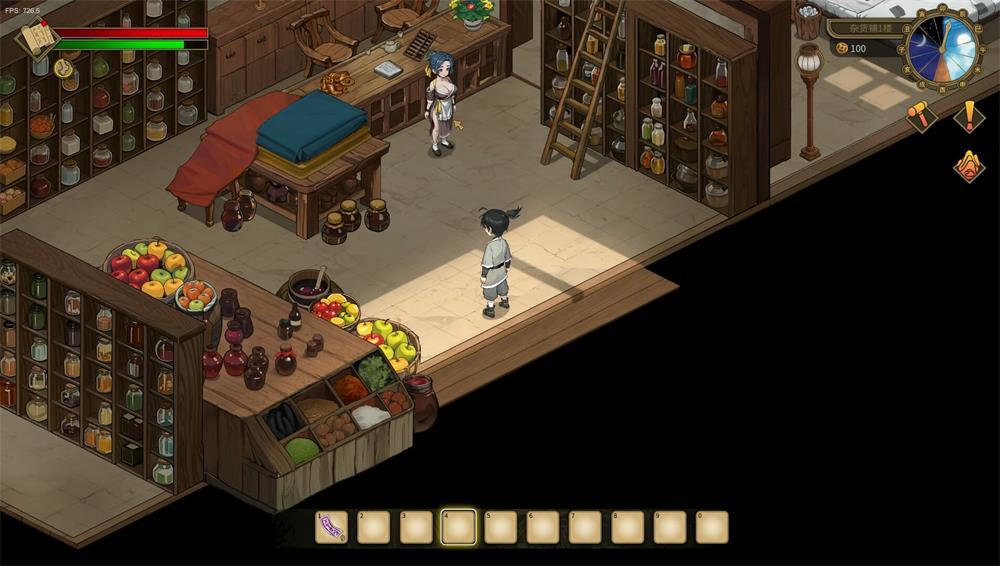The image size is (1000, 566).
Task: Click the round gold stomach icon
Action: pyautogui.click(x=63, y=68)
